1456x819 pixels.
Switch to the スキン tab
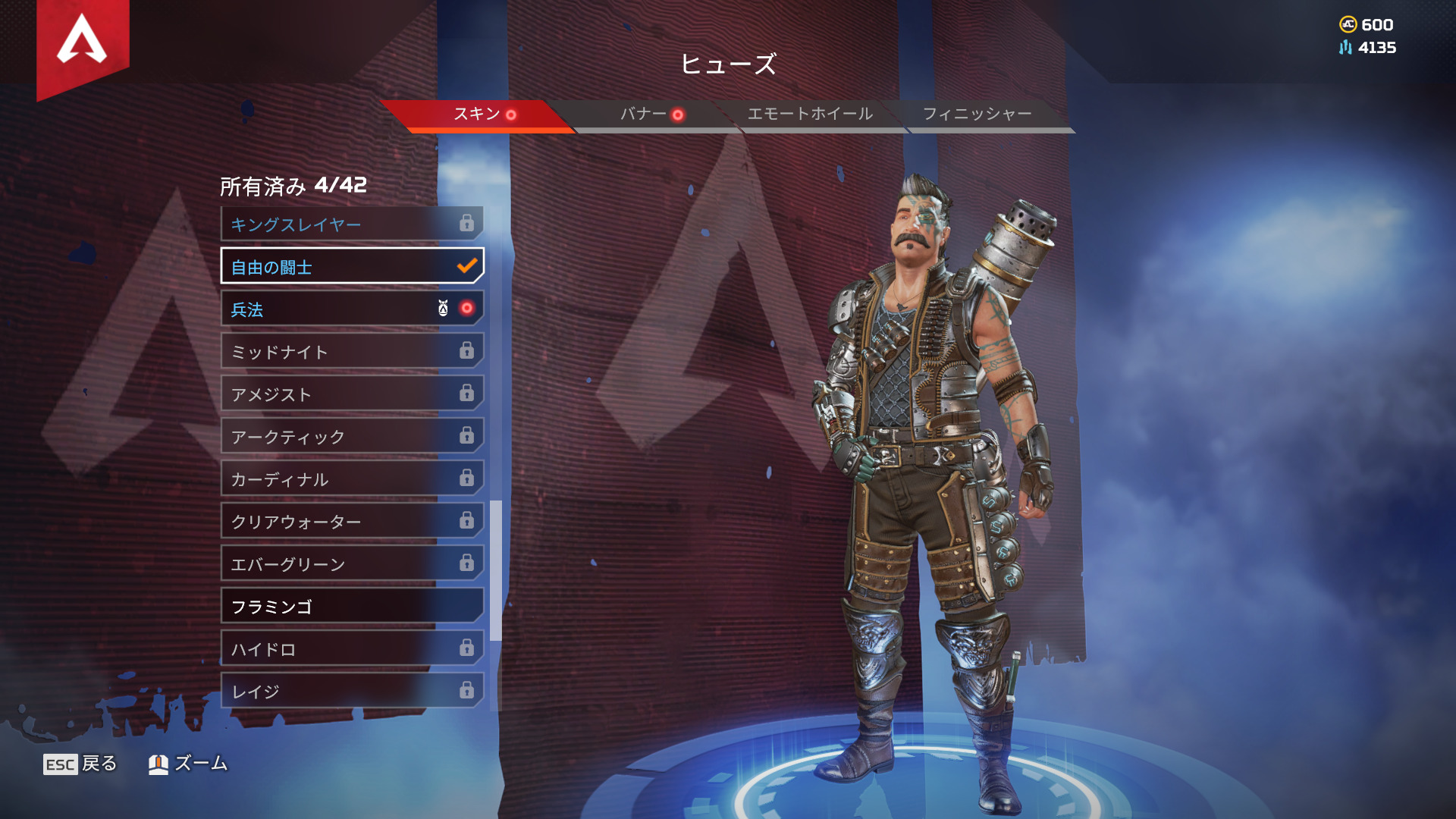tap(478, 115)
